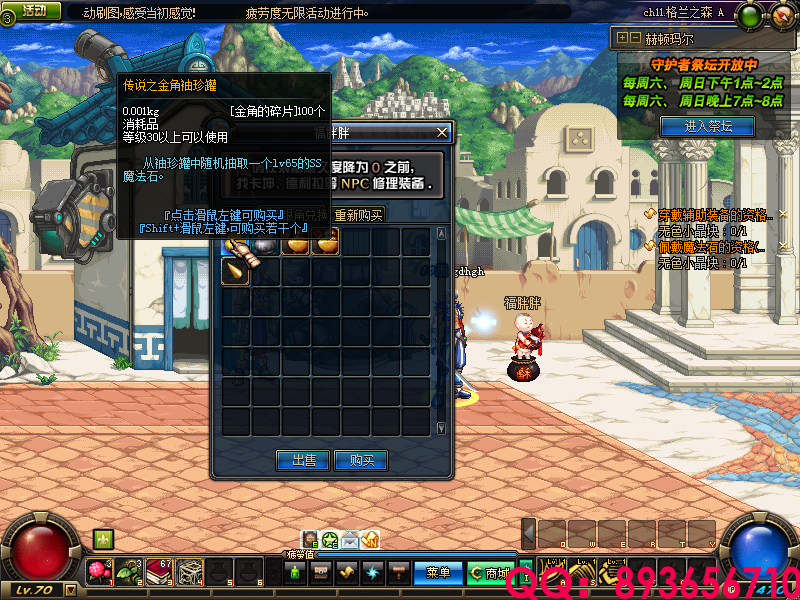Close the 福胖胖 shop window
This screenshot has width=800, height=600.
(442, 131)
